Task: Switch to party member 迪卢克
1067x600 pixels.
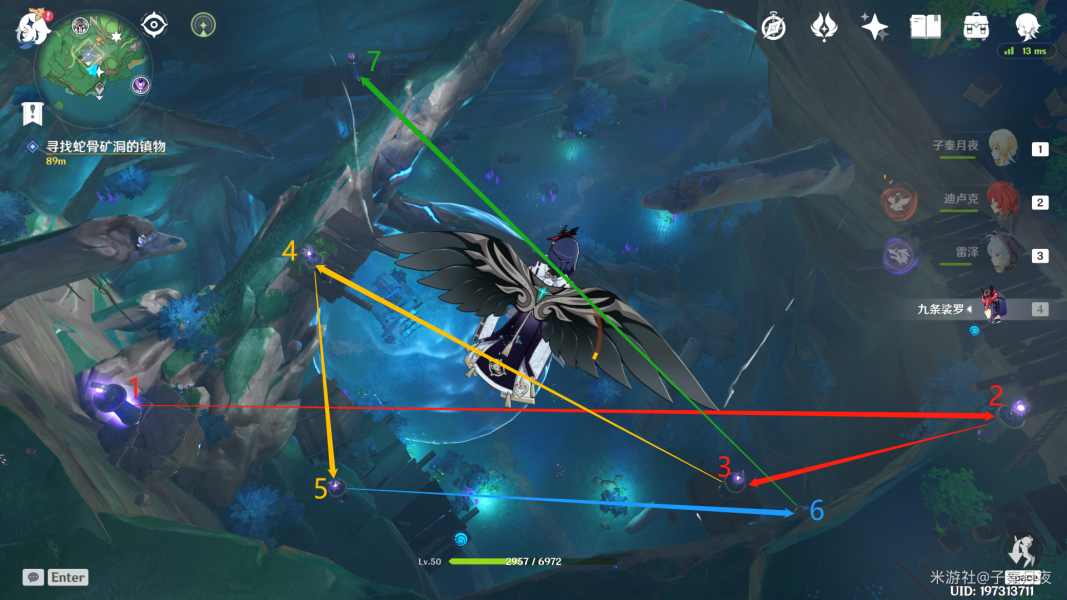Action: [1003, 201]
